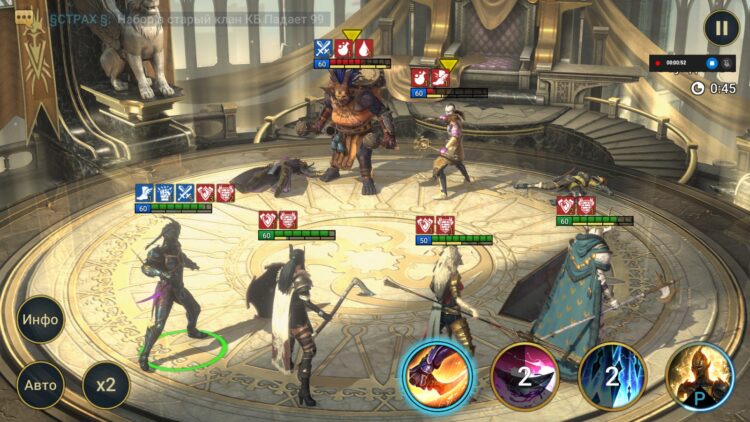The height and width of the screenshot is (422, 750).
Task: Toggle the x2 battle speed
Action: coord(105,384)
